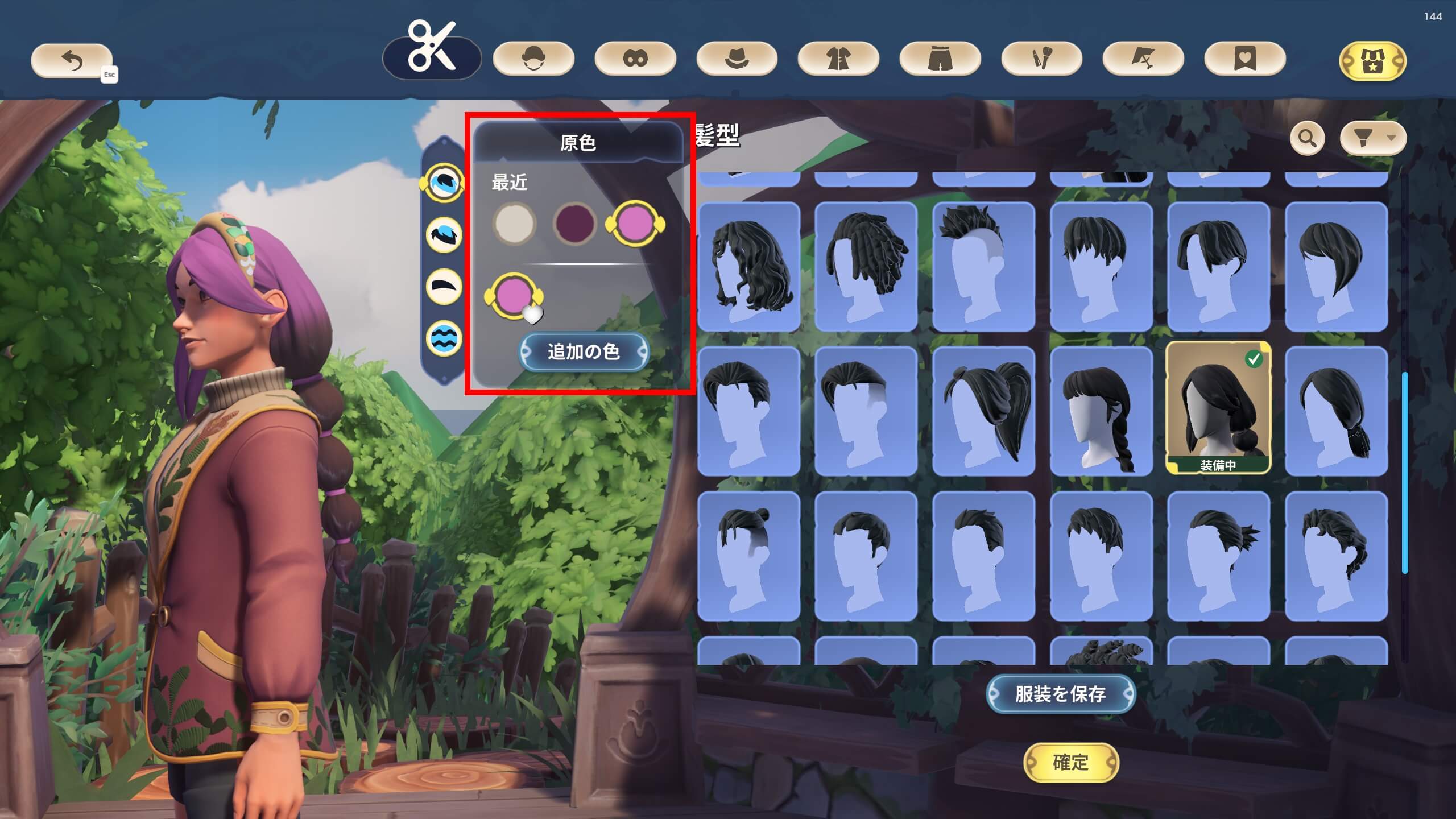Switch to the shirt clothing tab
Image resolution: width=1456 pixels, height=819 pixels.
pos(838,59)
